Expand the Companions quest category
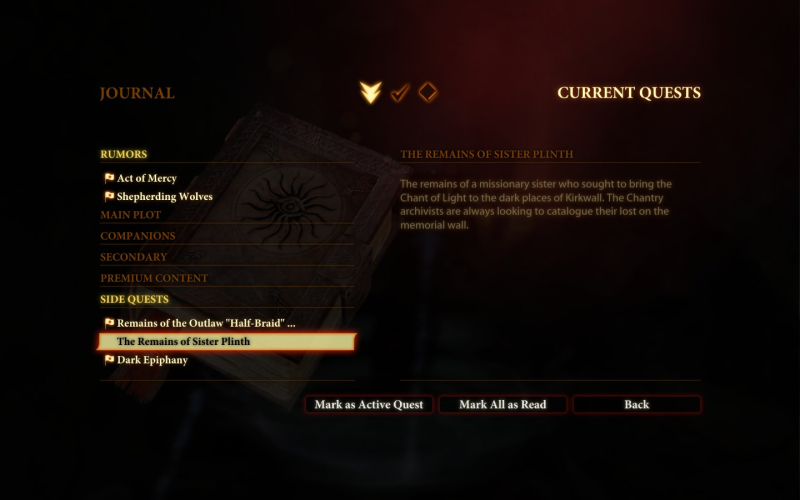Screen dimensions: 800x500 pos(138,236)
